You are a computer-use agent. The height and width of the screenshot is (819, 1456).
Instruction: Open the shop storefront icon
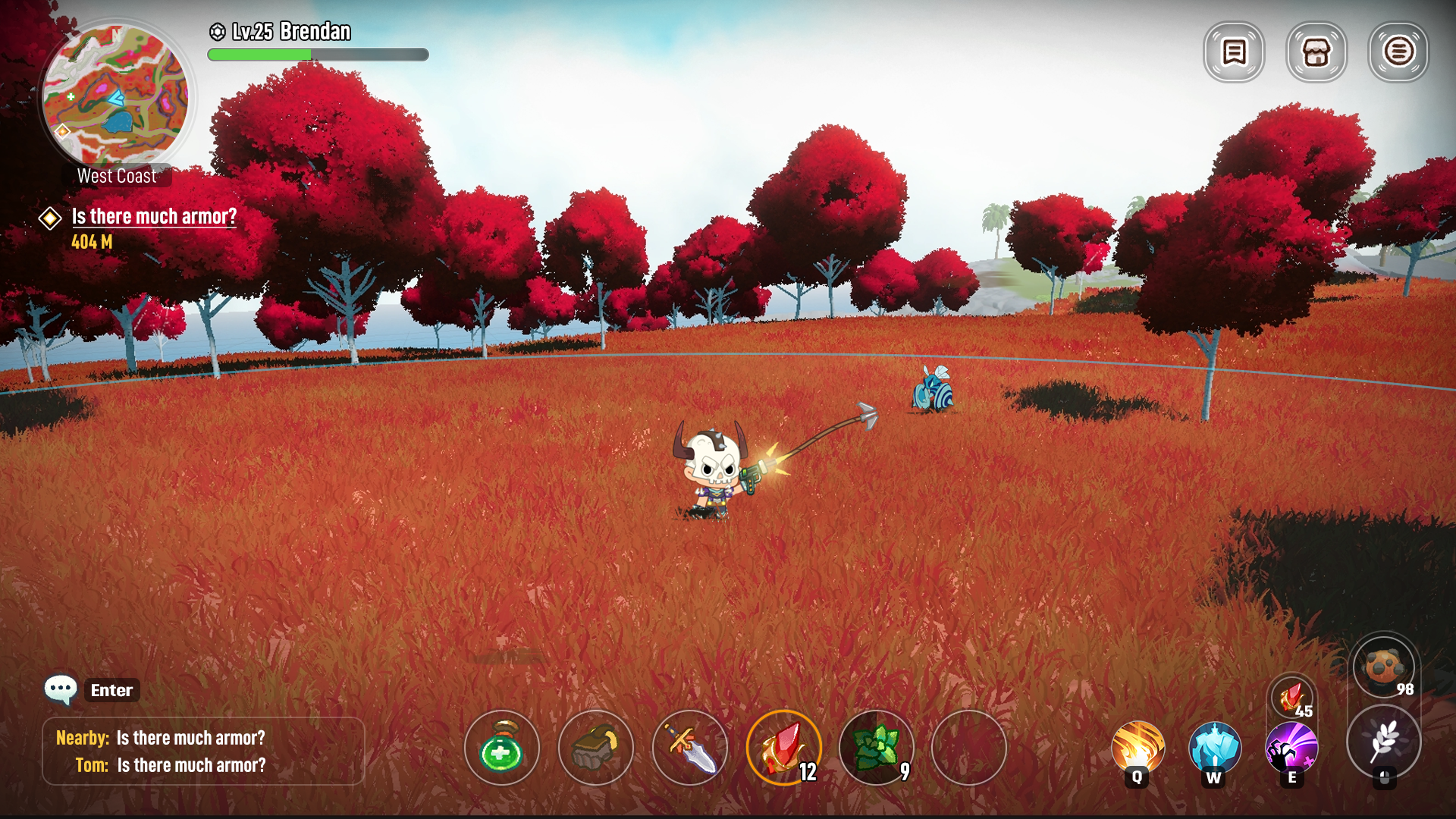click(1316, 52)
